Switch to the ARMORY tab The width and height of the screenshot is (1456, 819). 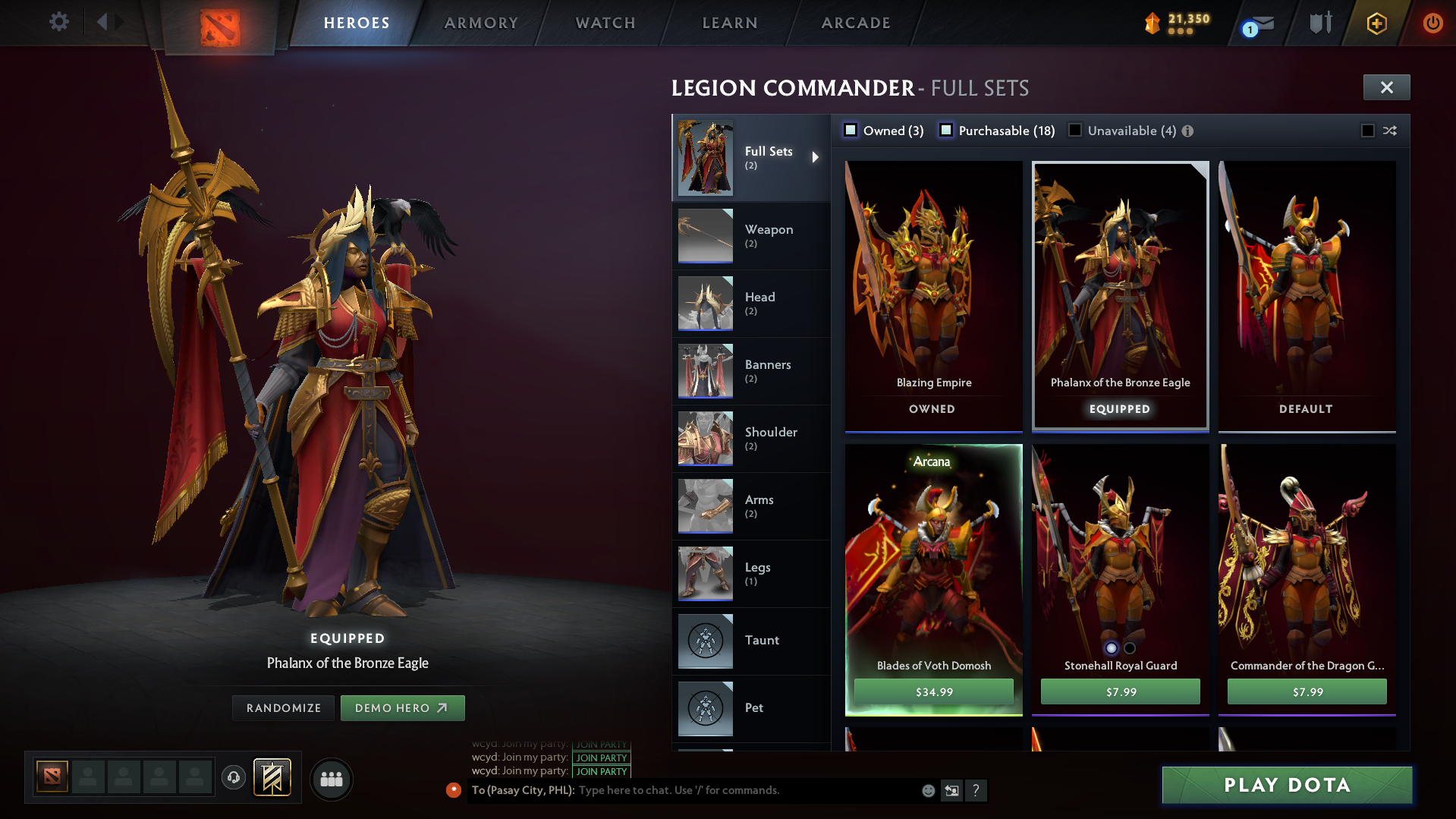481,23
